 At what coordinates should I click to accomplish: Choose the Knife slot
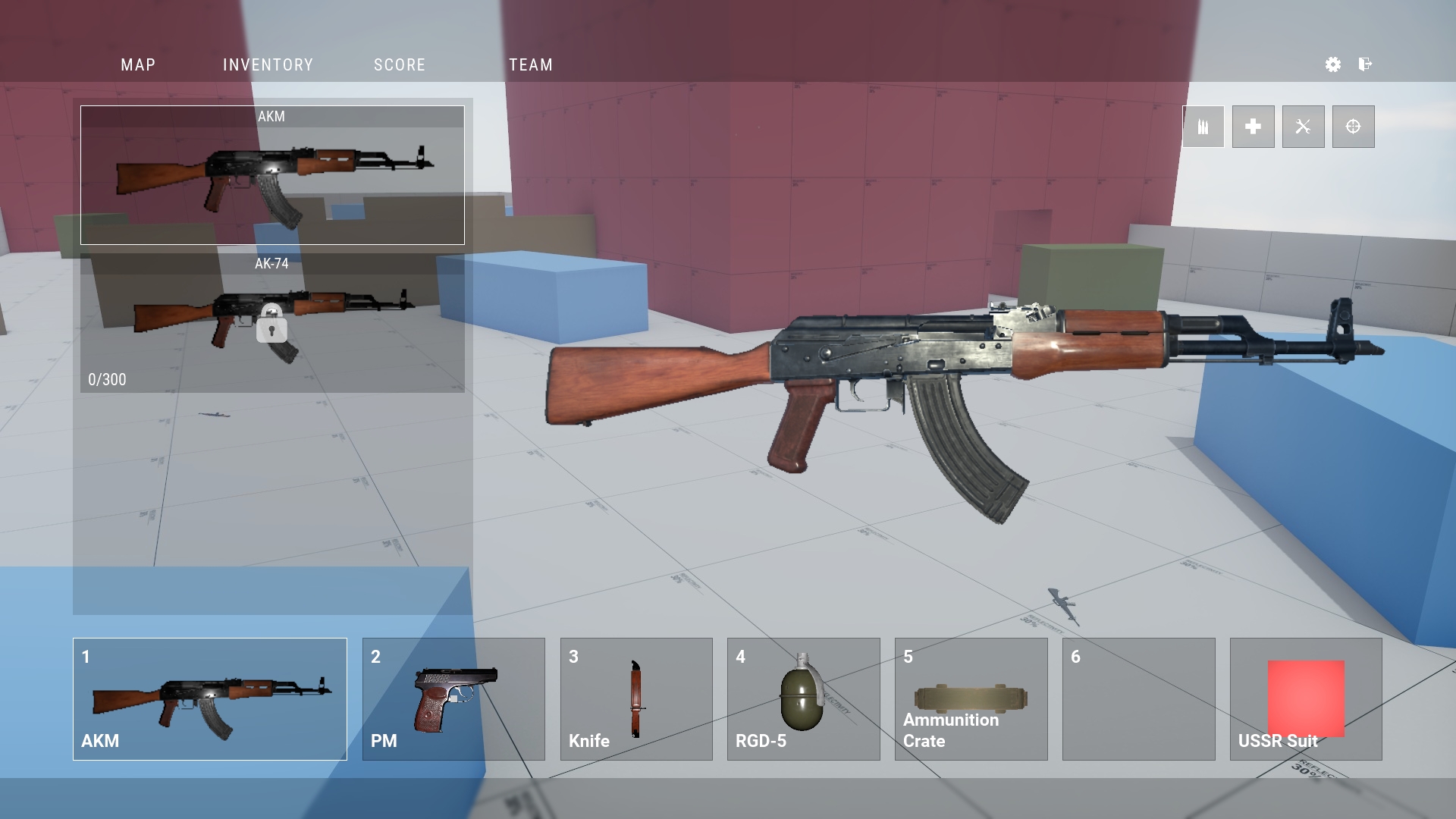(636, 699)
